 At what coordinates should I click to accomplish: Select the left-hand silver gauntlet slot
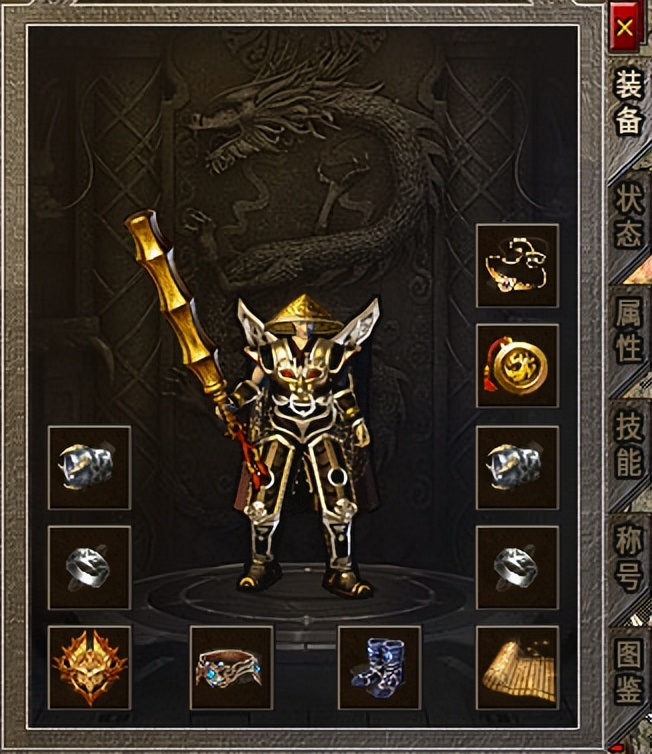[x=89, y=467]
